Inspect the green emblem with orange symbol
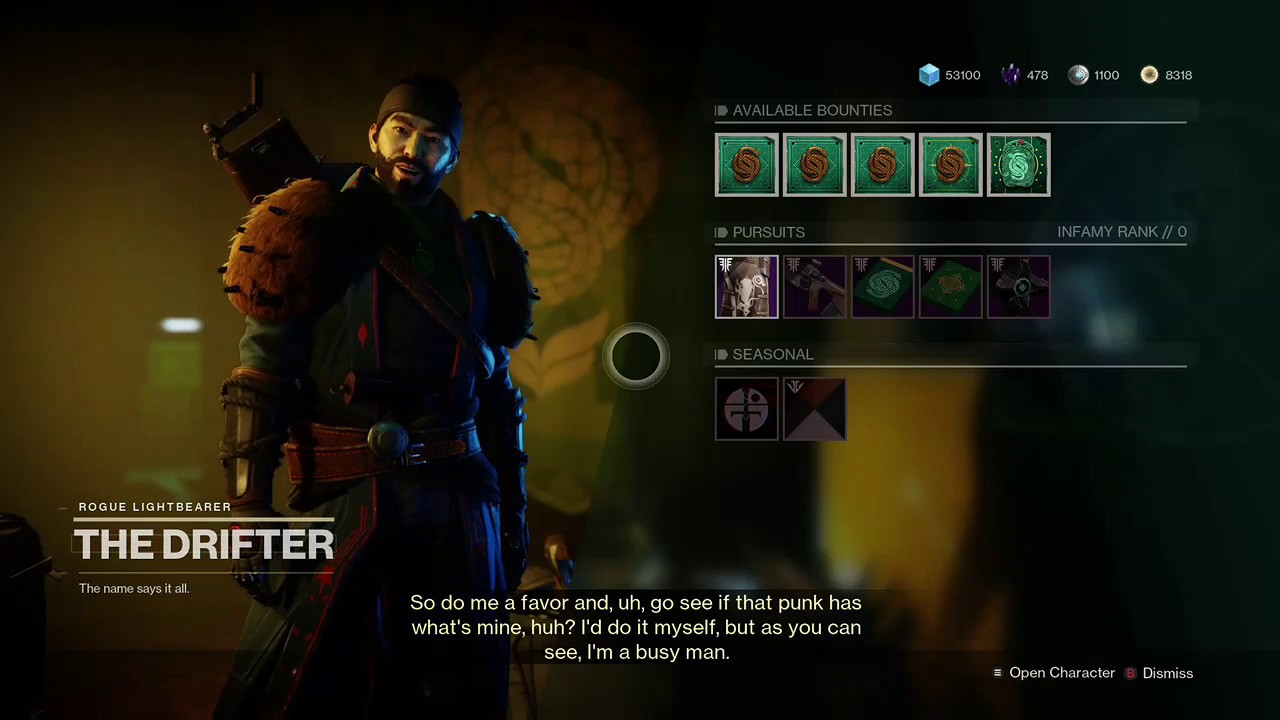This screenshot has height=720, width=1280. tap(950, 287)
